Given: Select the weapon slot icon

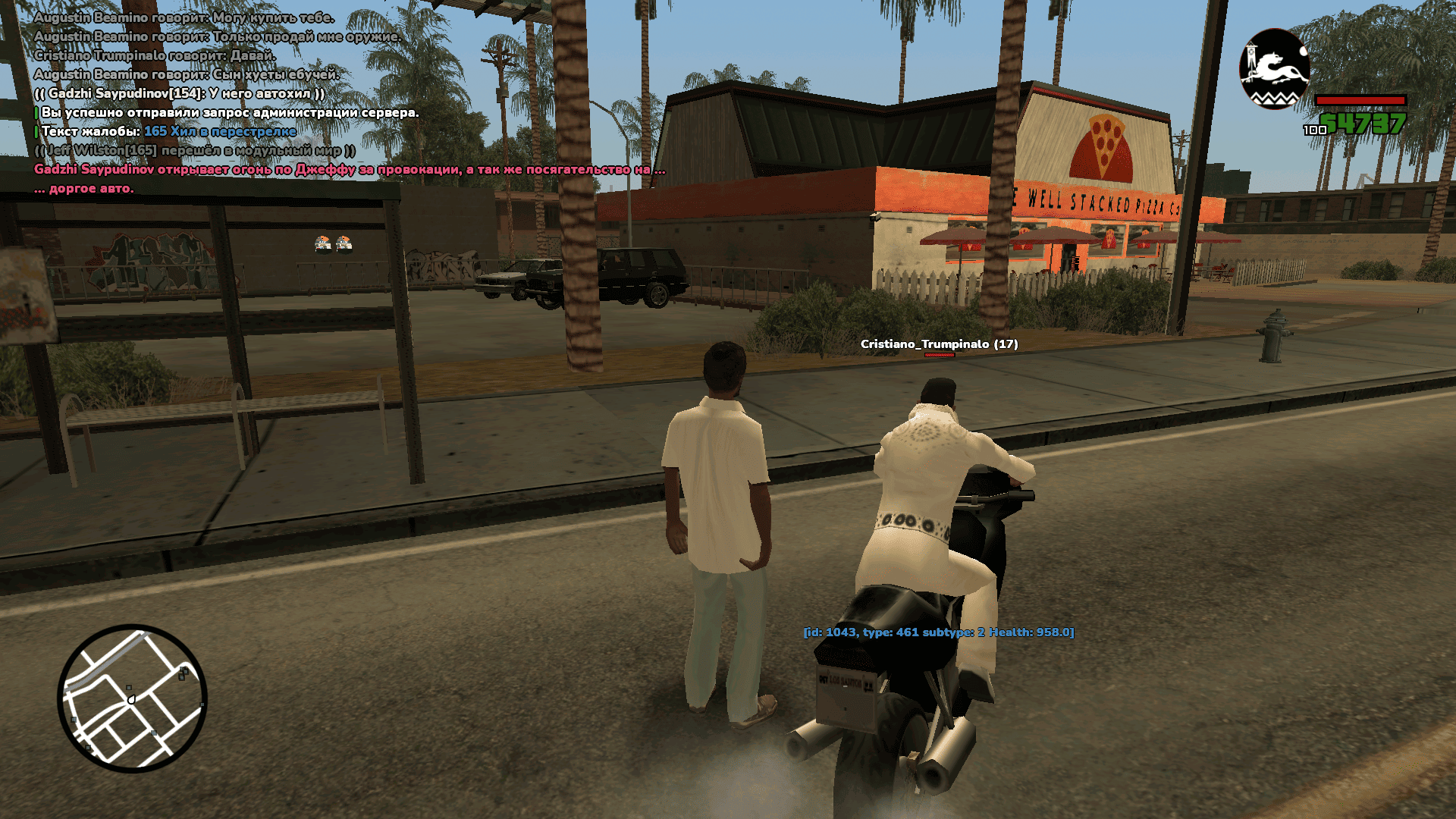Looking at the screenshot, I should 1274,70.
